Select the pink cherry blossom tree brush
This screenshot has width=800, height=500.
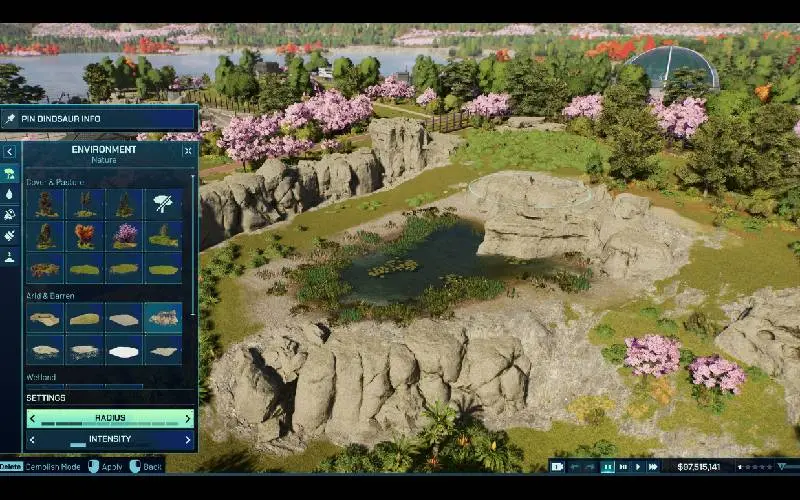coord(124,236)
